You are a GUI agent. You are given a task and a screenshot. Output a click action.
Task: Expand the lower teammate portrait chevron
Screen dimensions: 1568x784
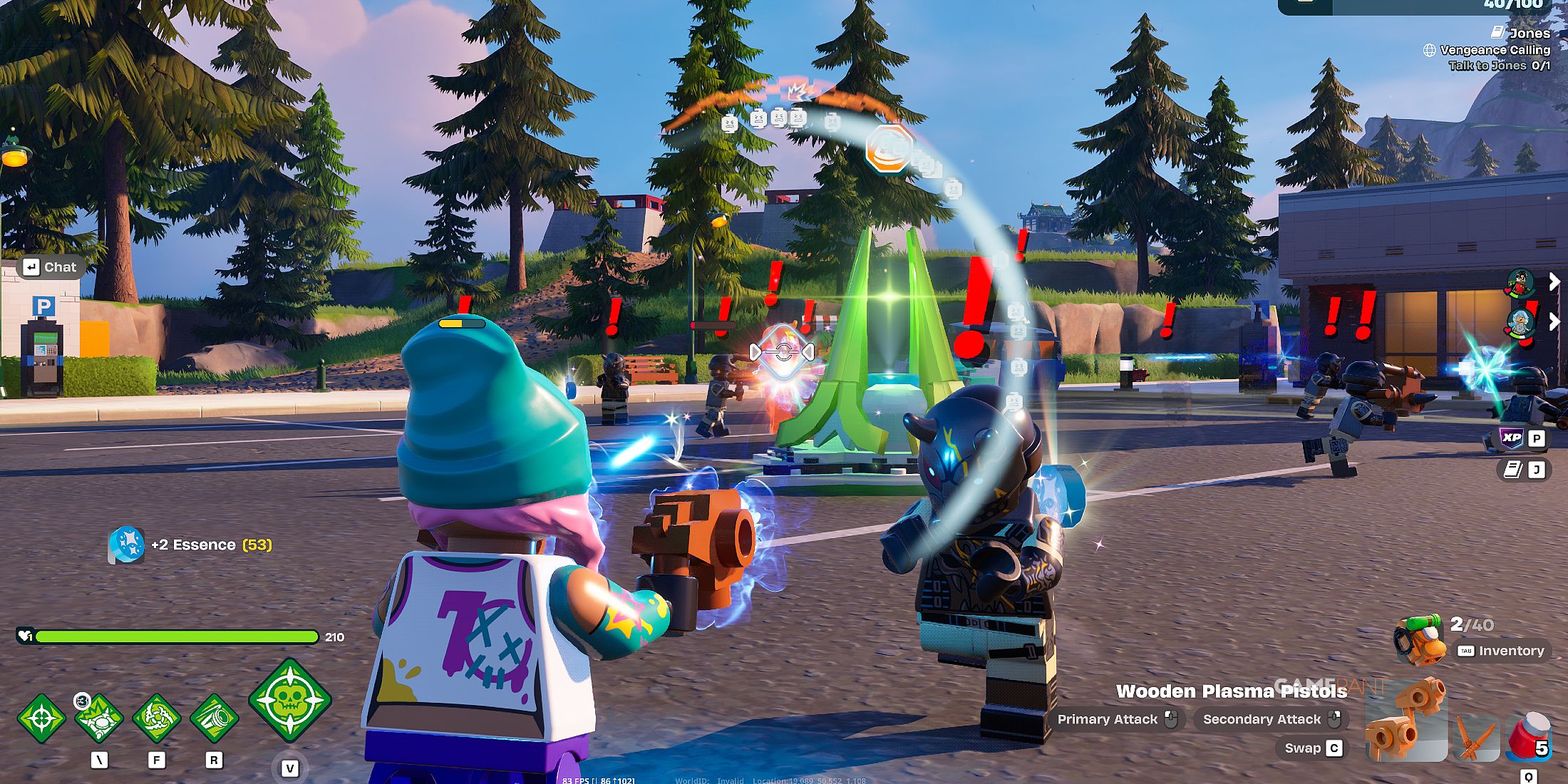1554,321
